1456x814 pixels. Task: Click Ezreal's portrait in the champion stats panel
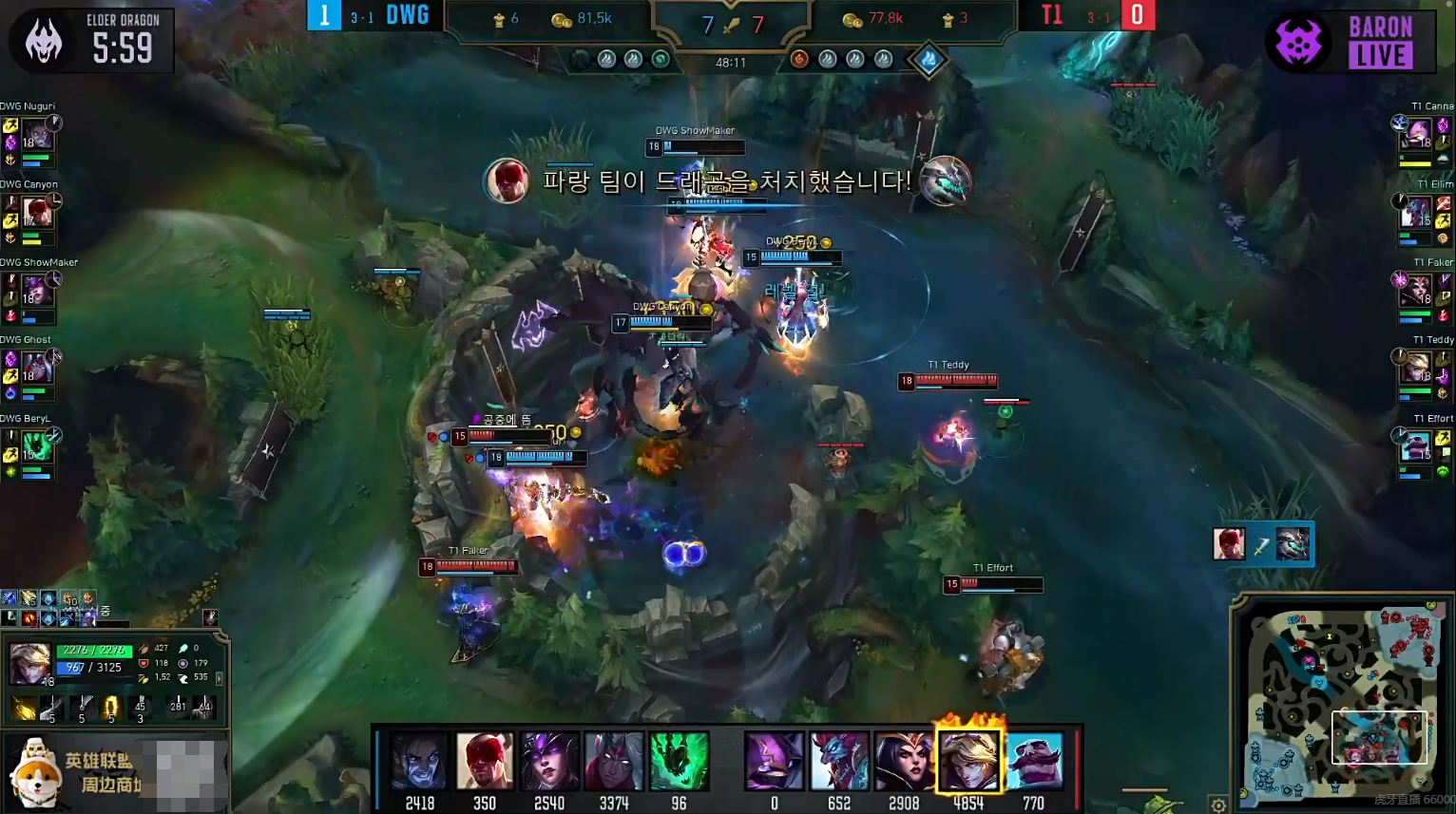point(29,663)
